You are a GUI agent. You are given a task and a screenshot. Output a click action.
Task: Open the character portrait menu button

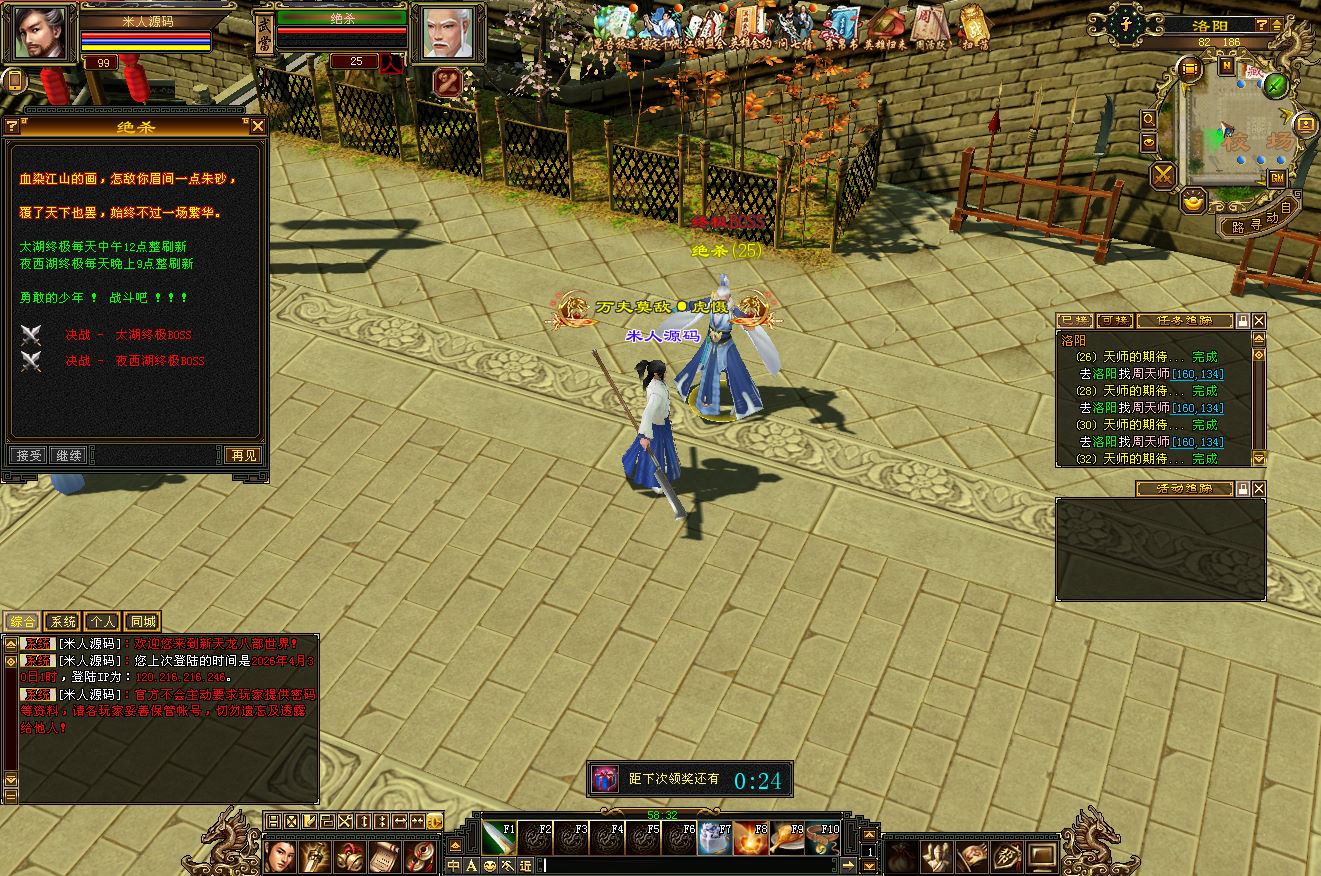point(279,856)
